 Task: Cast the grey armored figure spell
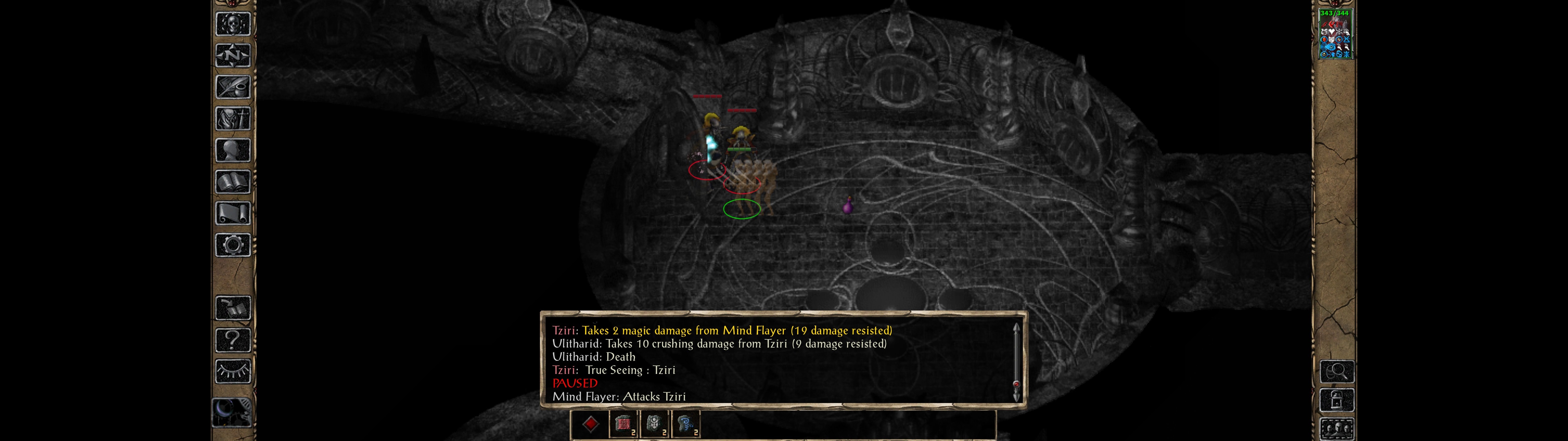[654, 424]
